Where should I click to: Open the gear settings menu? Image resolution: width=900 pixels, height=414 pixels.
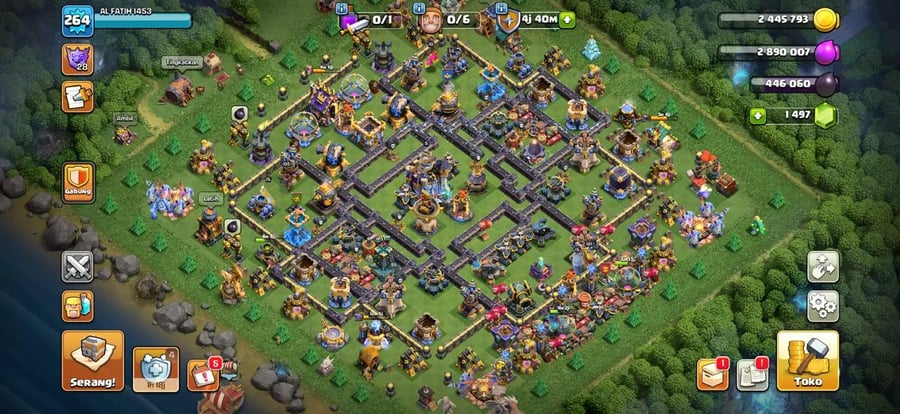[822, 306]
